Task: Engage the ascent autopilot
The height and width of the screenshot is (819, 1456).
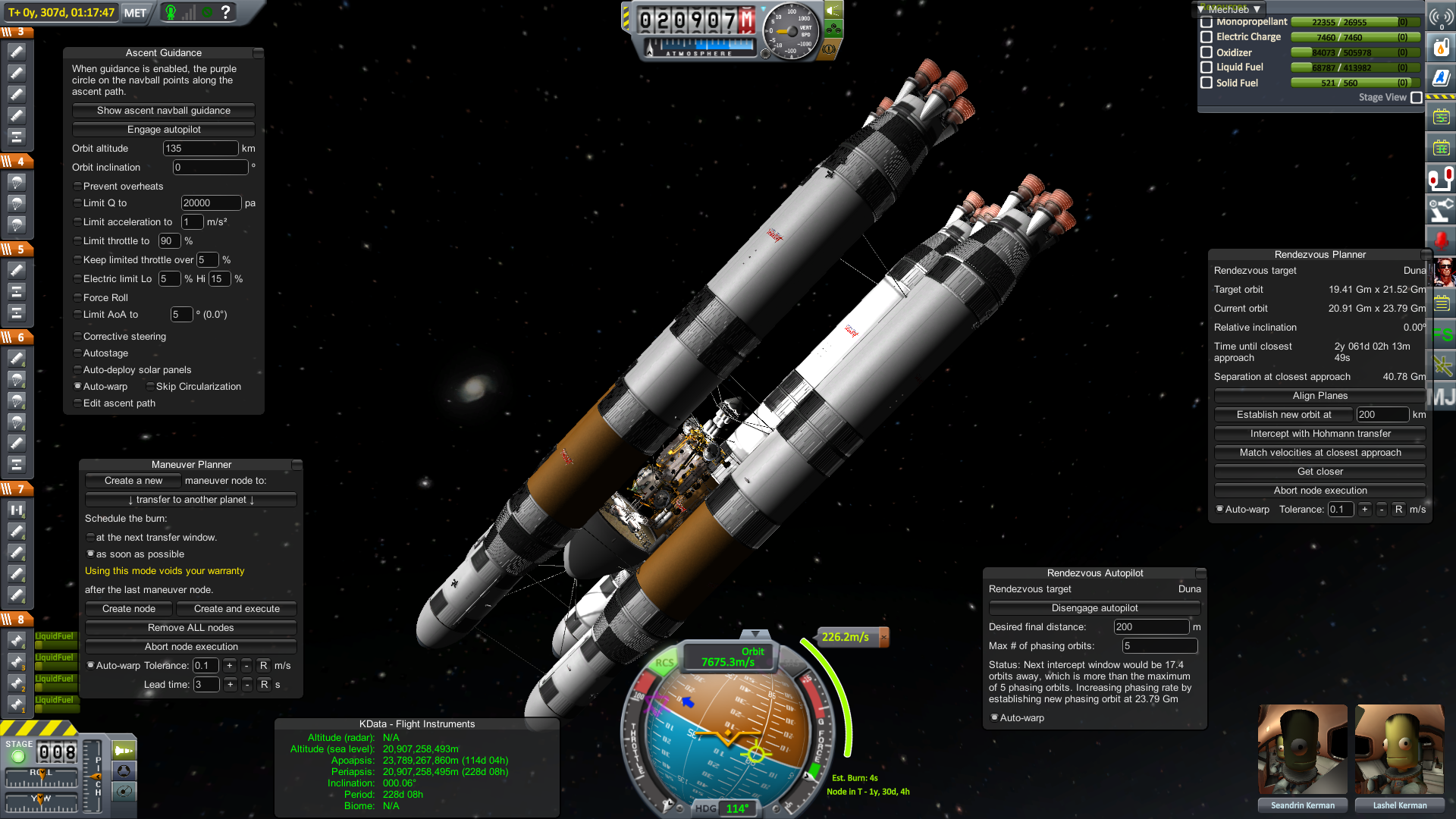Action: click(164, 130)
